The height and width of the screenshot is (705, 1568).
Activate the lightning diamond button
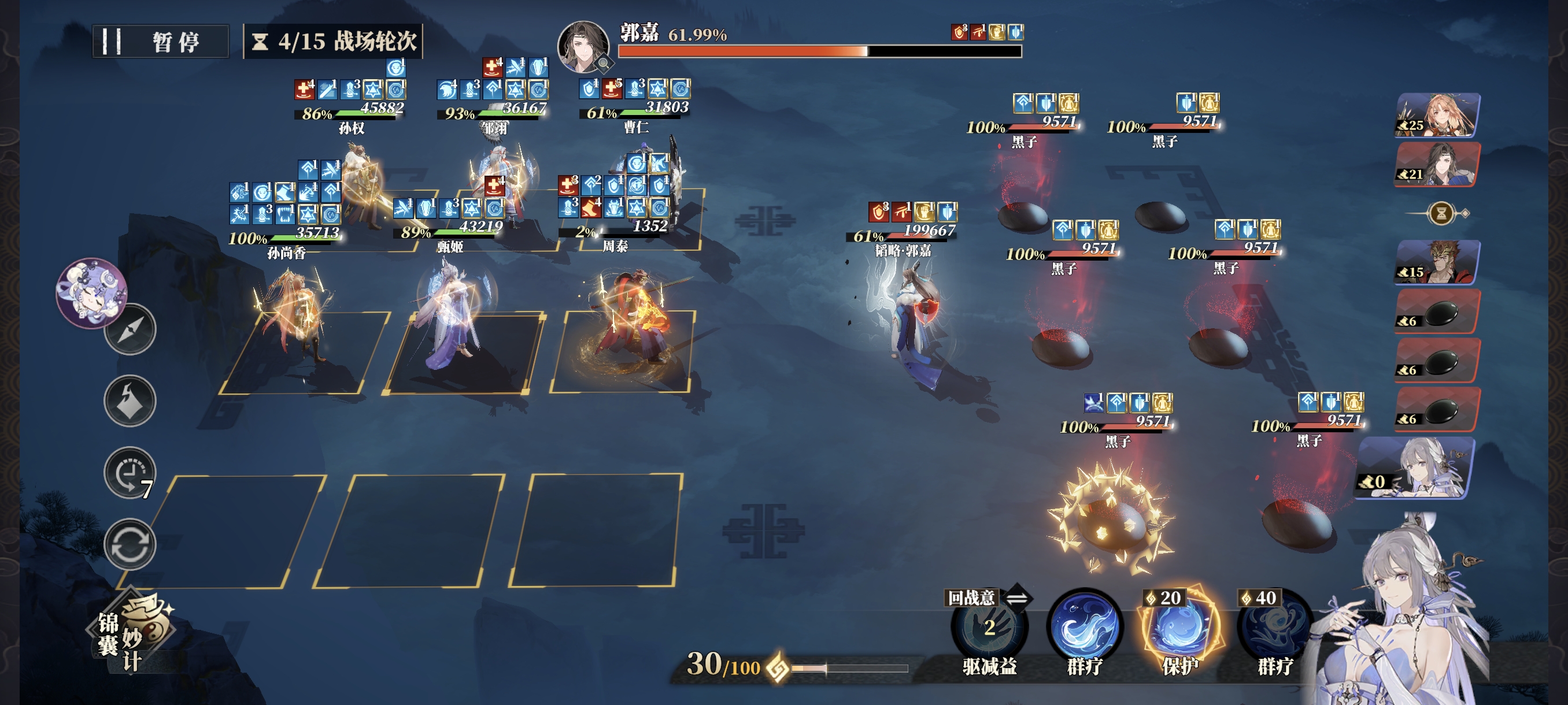click(130, 401)
